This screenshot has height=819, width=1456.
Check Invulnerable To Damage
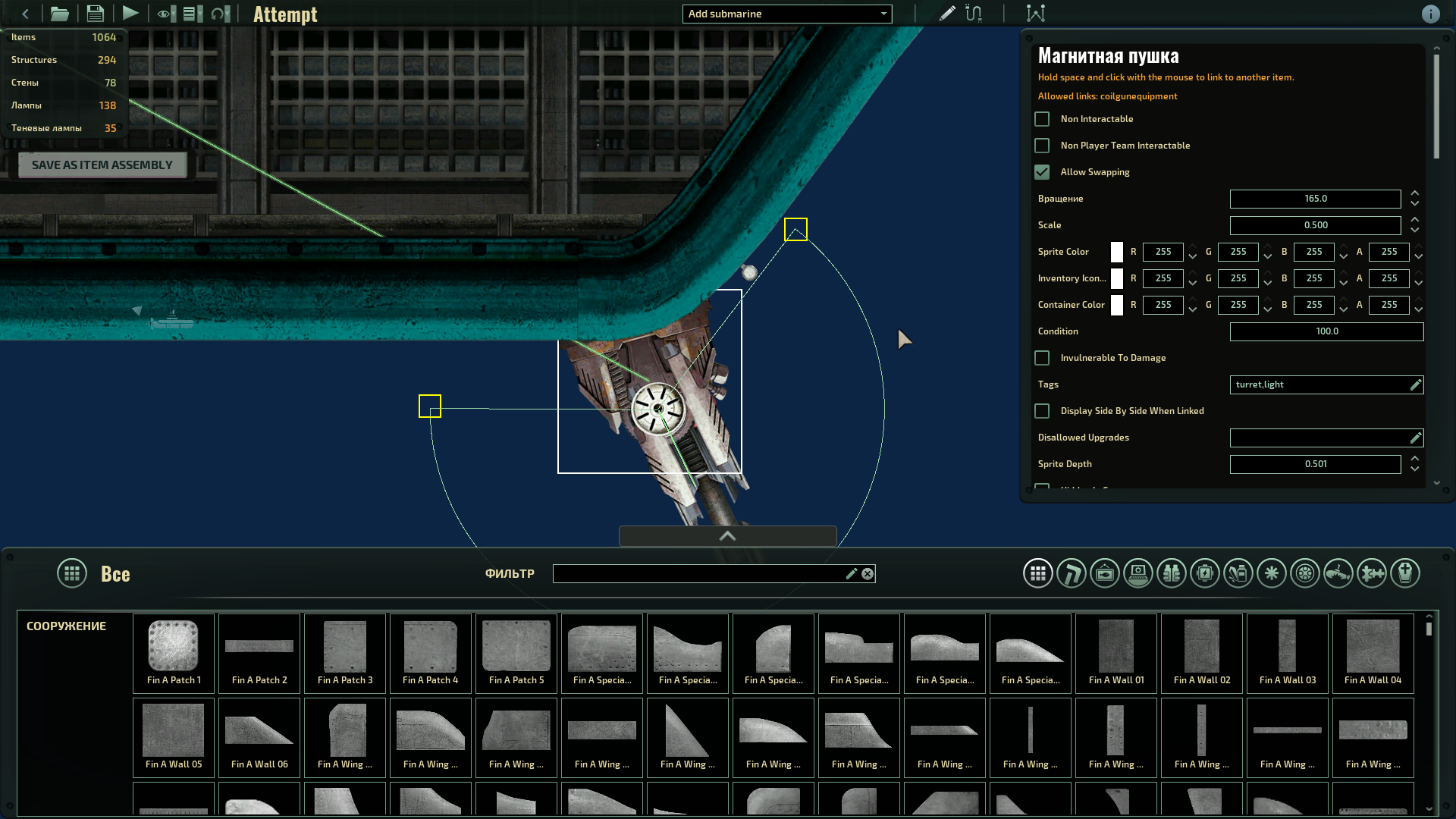point(1042,357)
